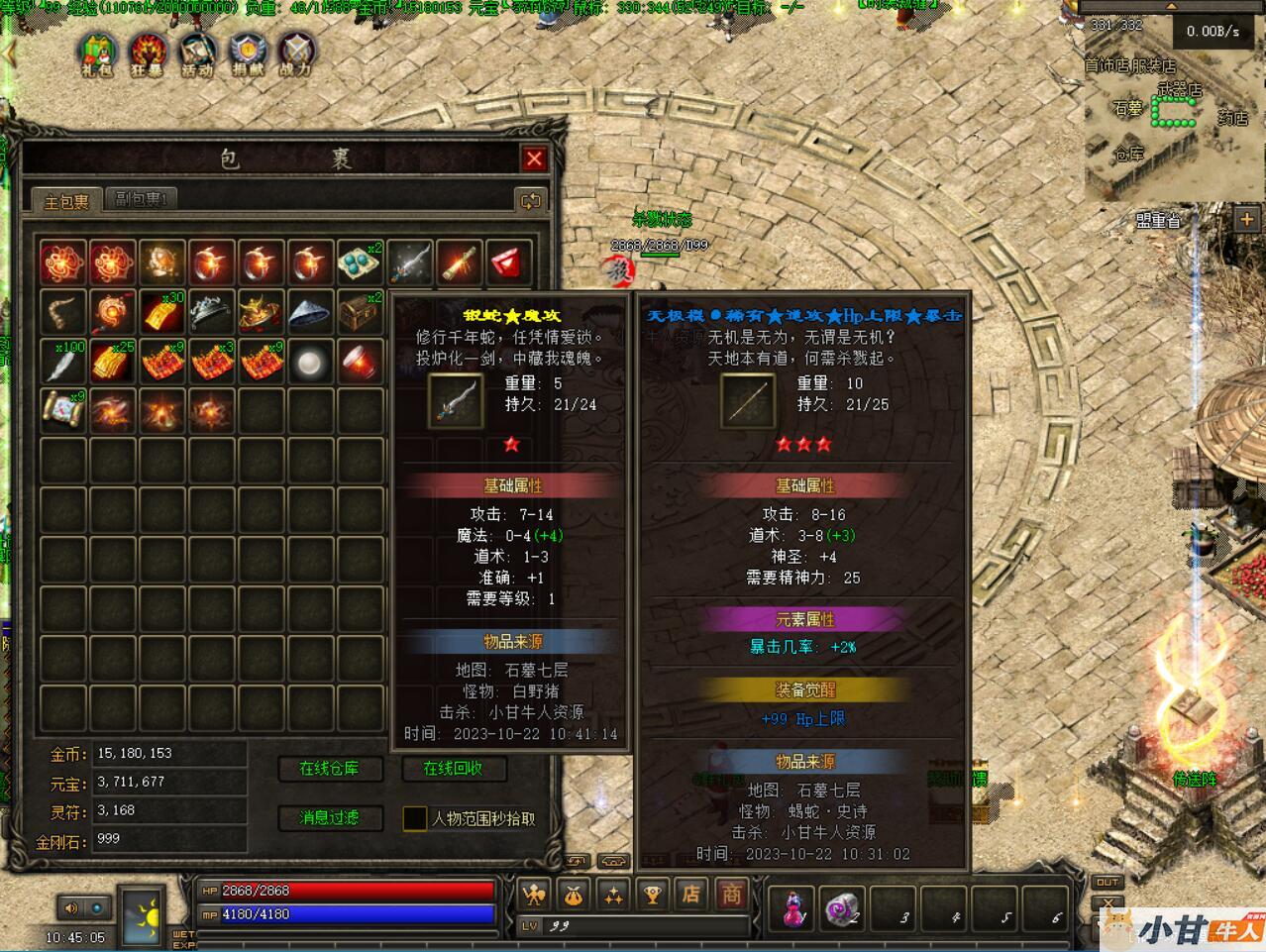Select the blue conical bamboo hat item
This screenshot has height=952, width=1266.
(x=310, y=312)
